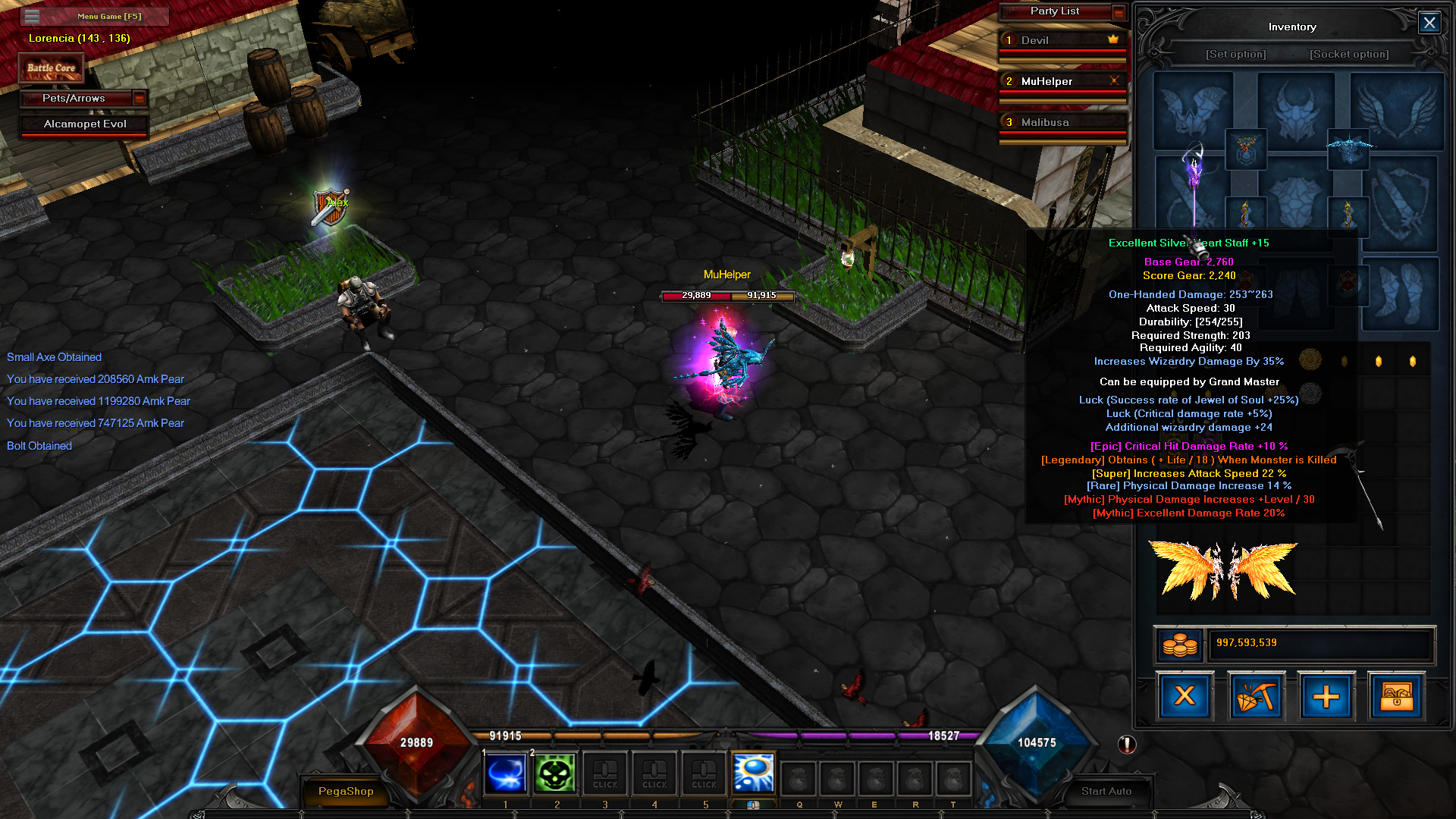Start Auto mode
1456x819 pixels.
point(1106,791)
